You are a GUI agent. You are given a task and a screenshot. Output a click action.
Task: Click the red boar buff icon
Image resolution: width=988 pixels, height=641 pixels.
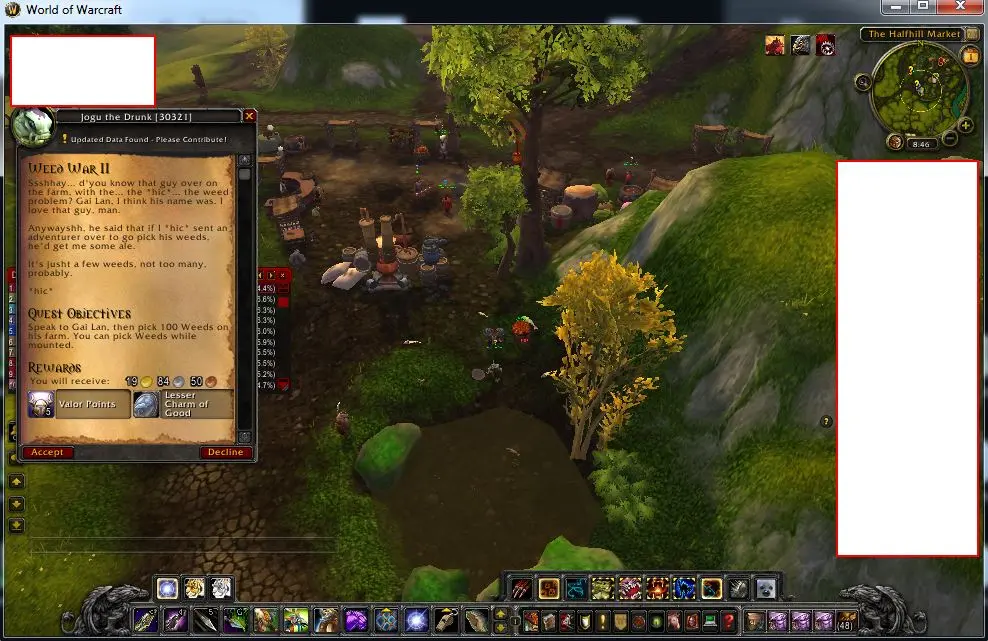click(775, 45)
